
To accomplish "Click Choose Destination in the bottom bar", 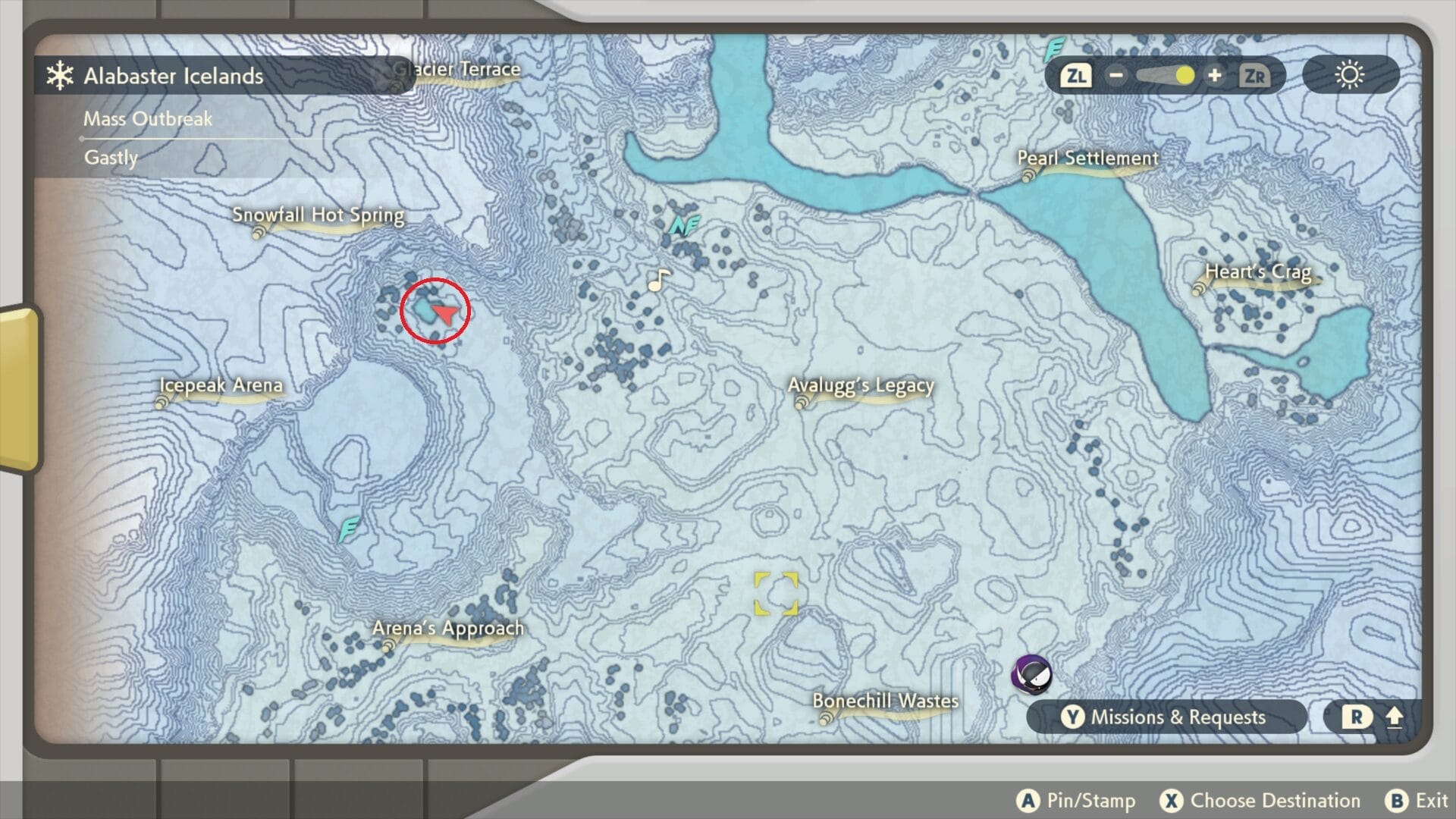I will 1260,801.
